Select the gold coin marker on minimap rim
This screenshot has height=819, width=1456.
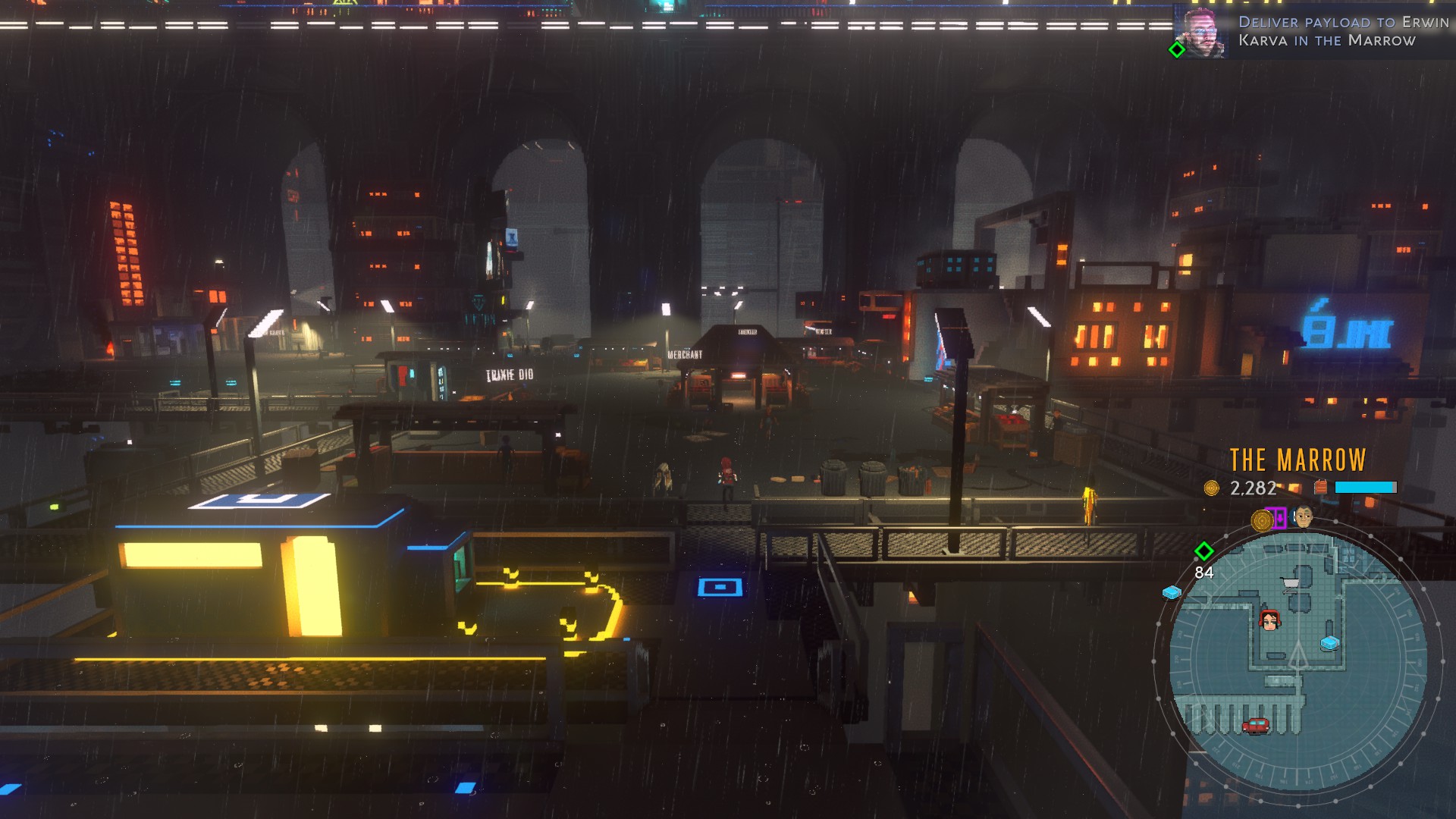pyautogui.click(x=1262, y=520)
